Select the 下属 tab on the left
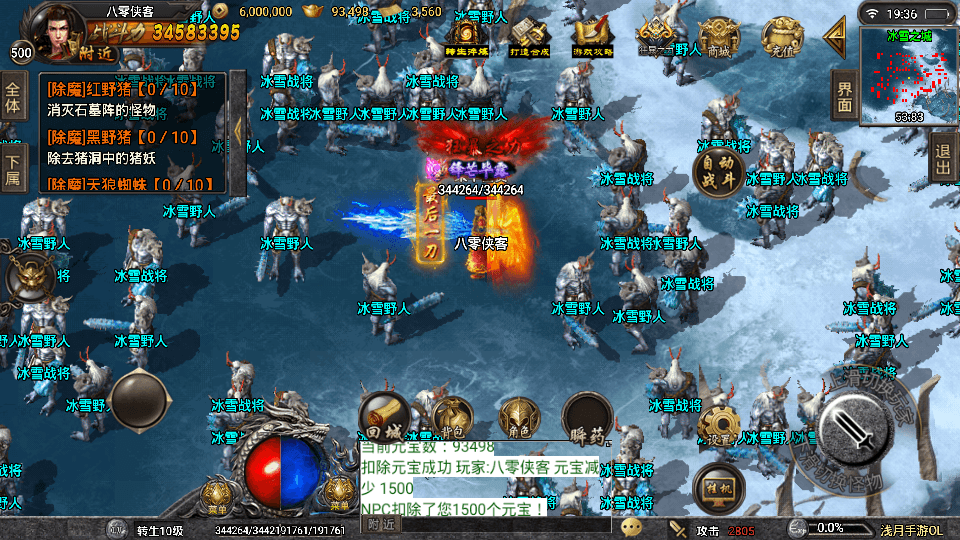The height and width of the screenshot is (540, 960). [x=13, y=170]
